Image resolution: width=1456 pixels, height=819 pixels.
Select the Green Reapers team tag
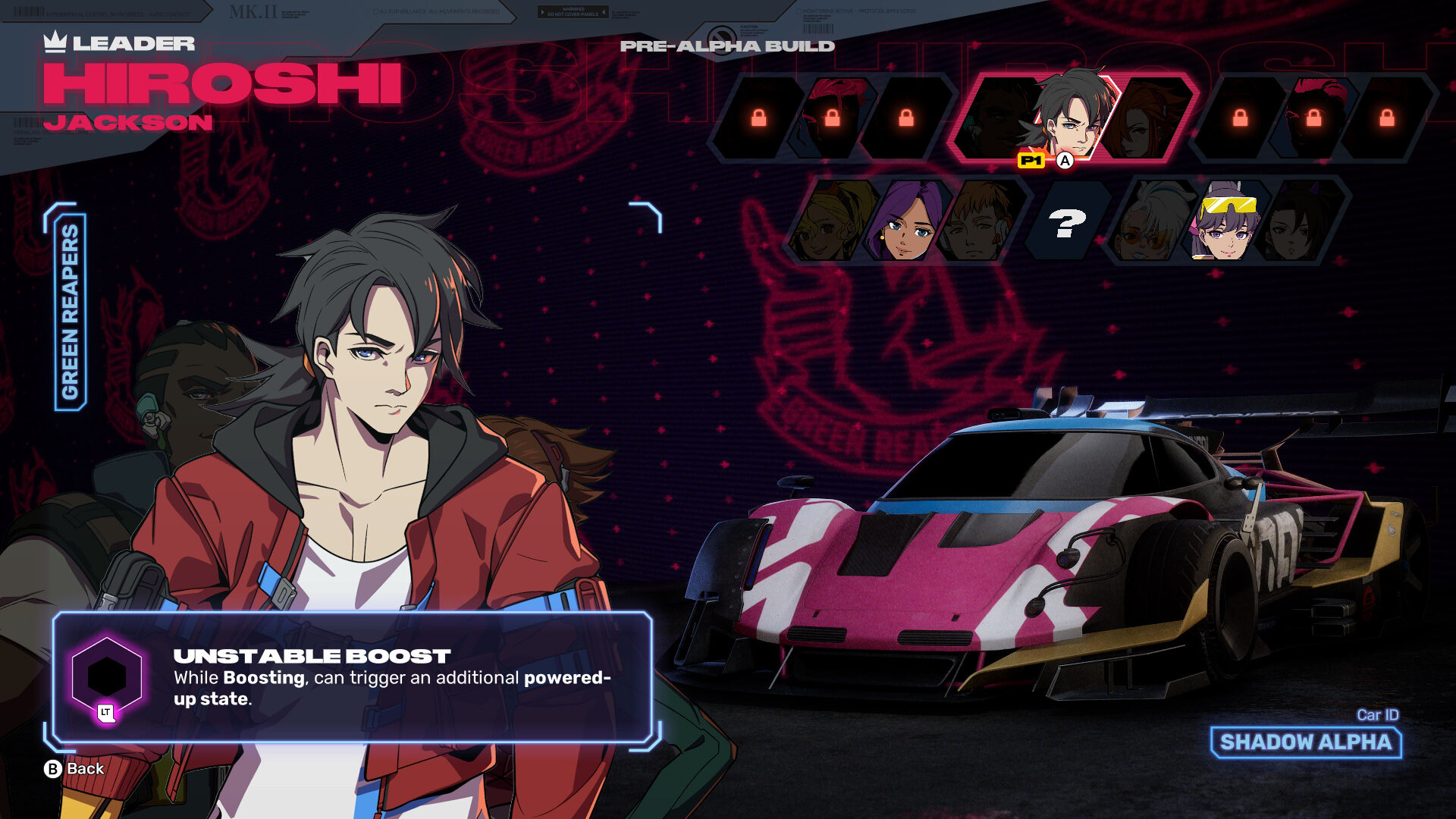click(70, 311)
